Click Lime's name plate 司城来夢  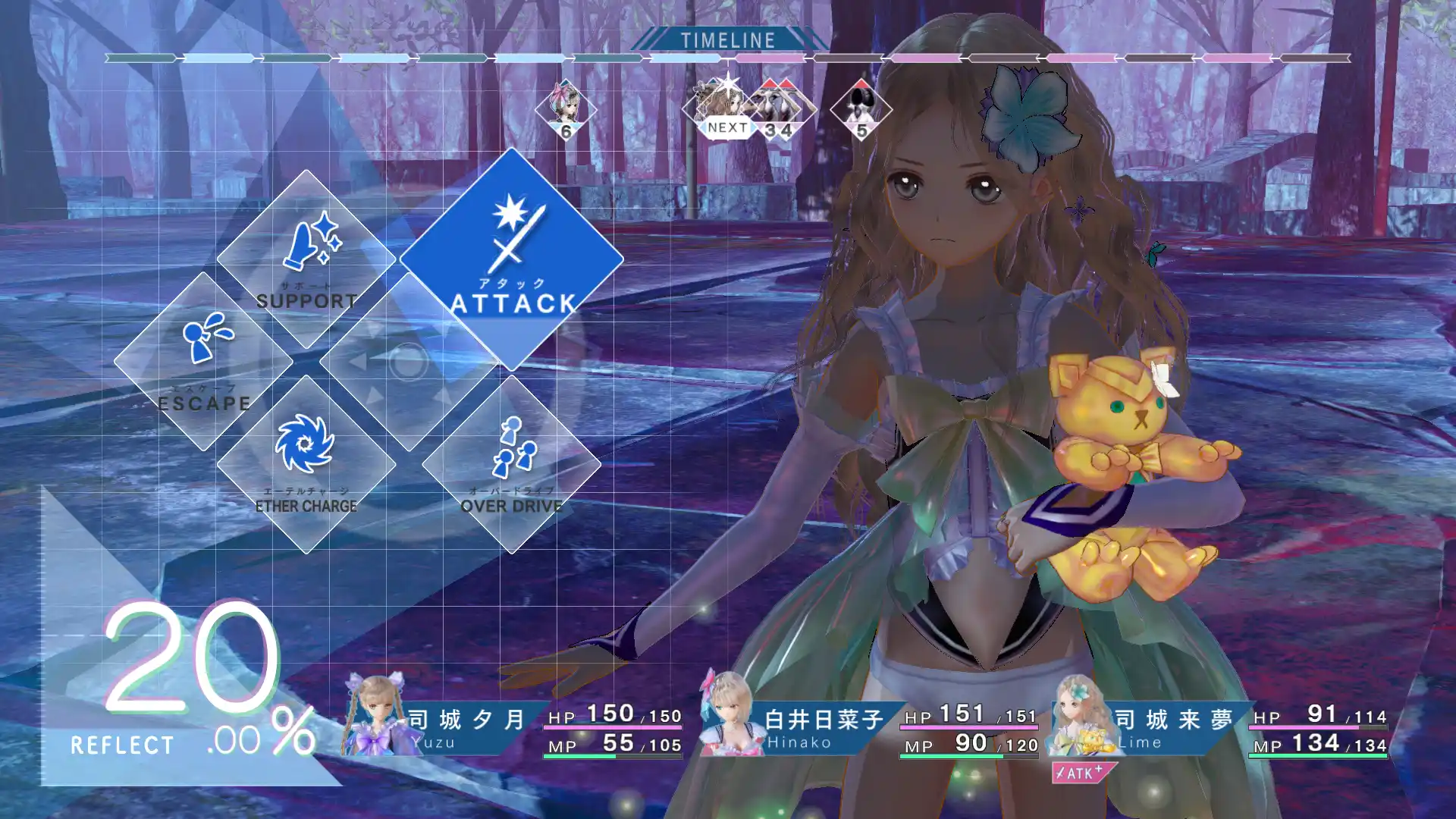pos(1172,717)
